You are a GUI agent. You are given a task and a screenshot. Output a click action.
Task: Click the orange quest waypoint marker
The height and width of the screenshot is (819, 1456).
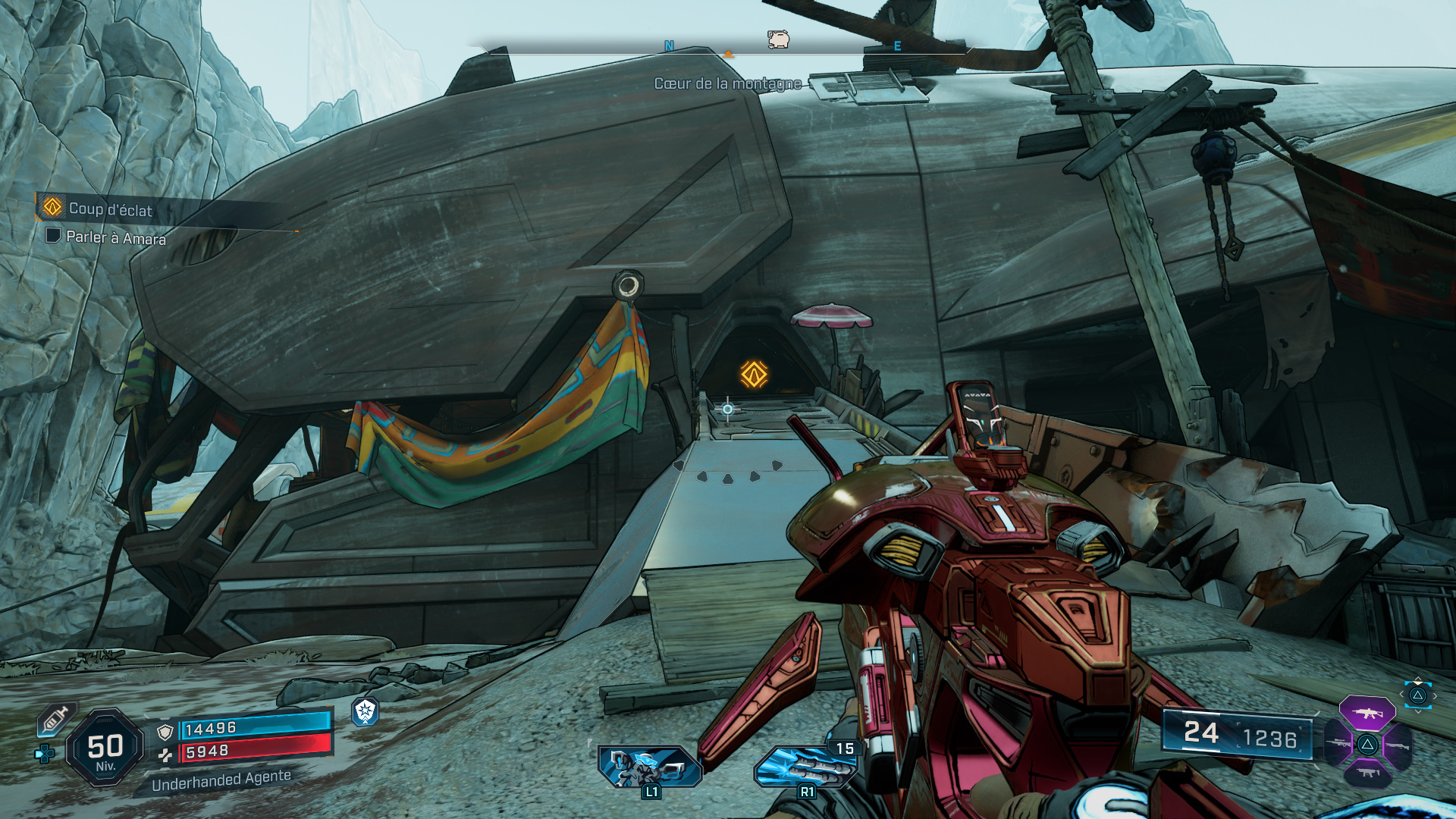click(754, 374)
